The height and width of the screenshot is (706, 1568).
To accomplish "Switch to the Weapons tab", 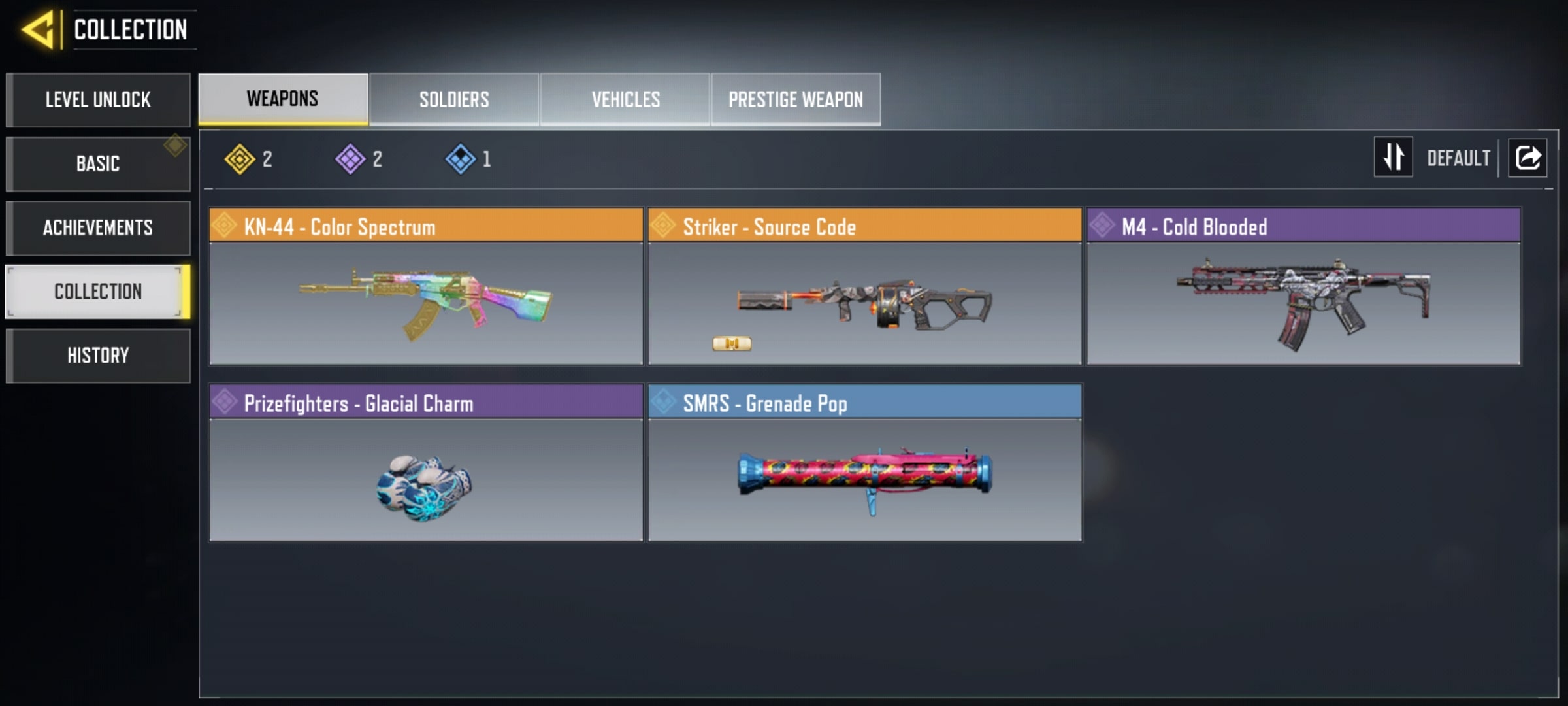I will coord(283,99).
